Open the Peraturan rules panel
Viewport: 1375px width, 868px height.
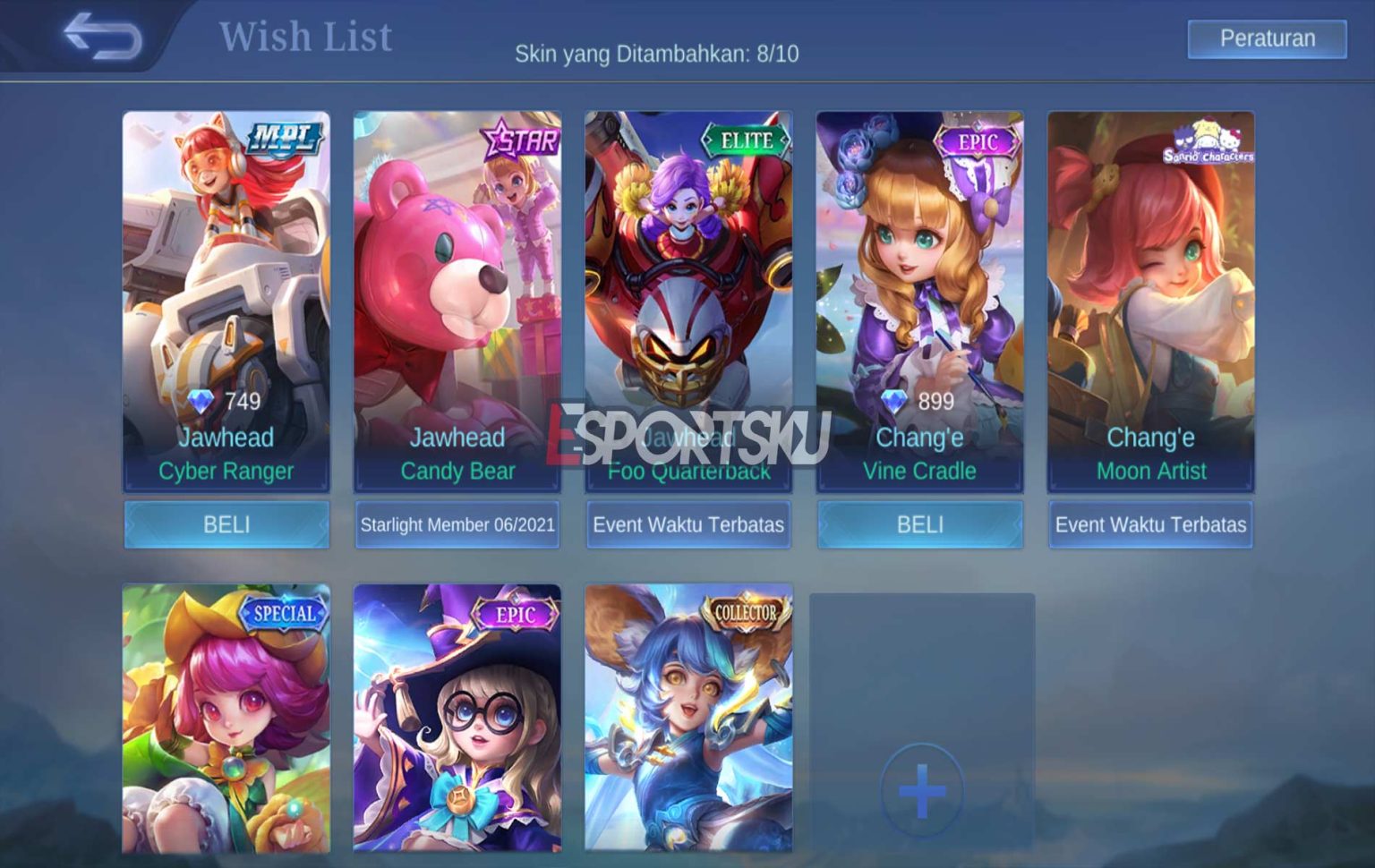click(x=1267, y=38)
